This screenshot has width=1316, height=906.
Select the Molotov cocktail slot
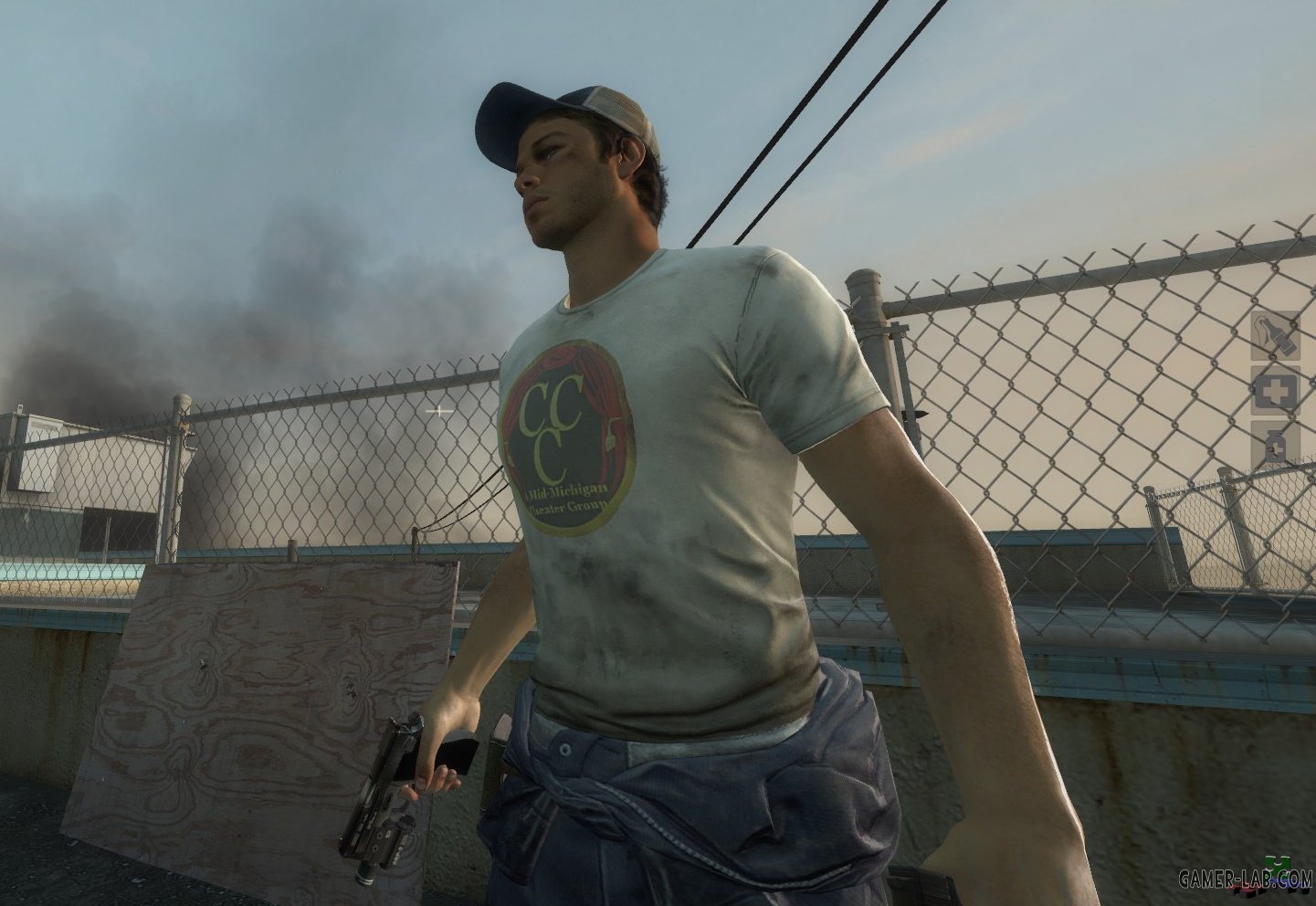(1274, 336)
